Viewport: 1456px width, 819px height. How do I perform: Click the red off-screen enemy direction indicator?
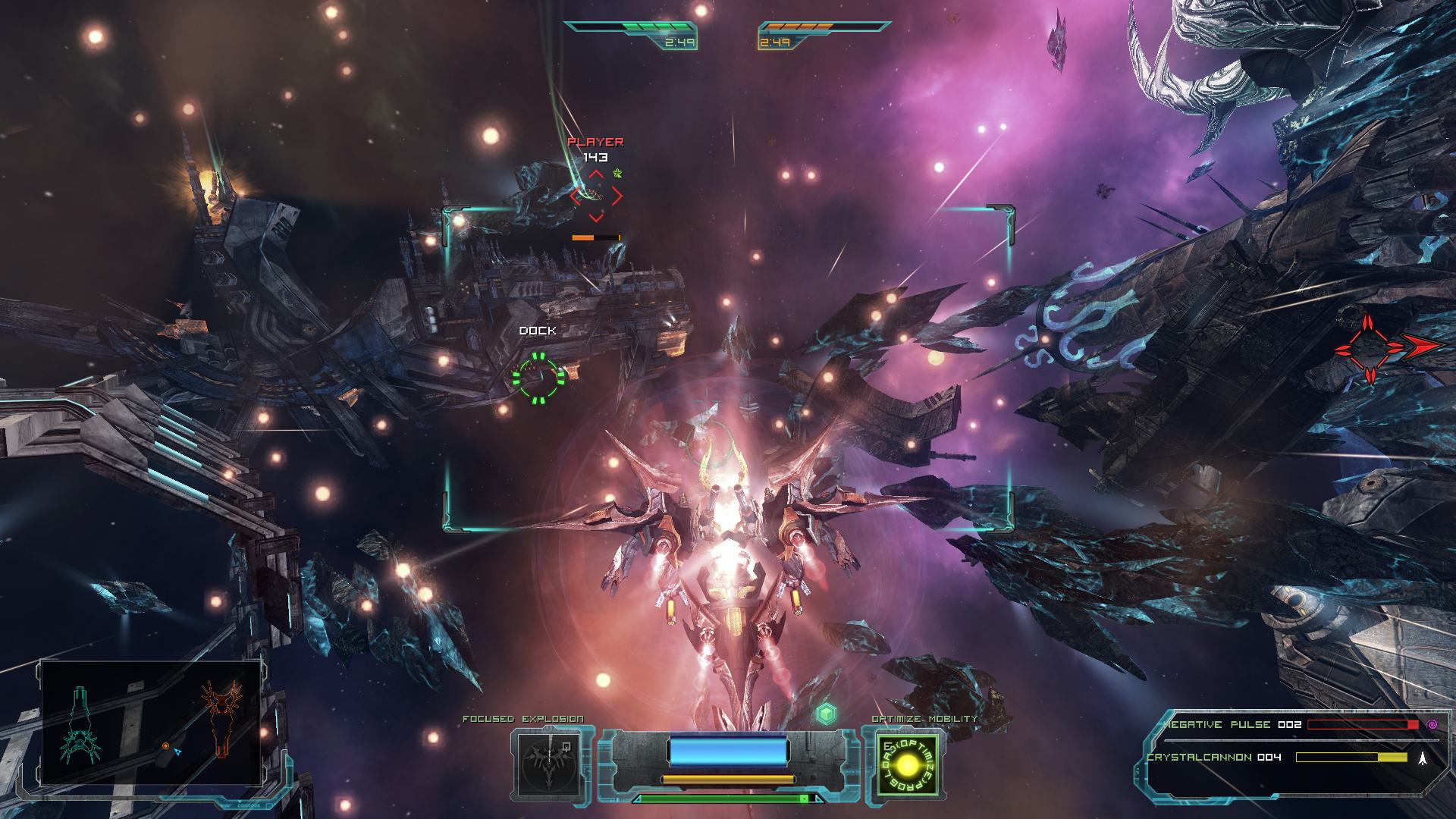[1389, 347]
